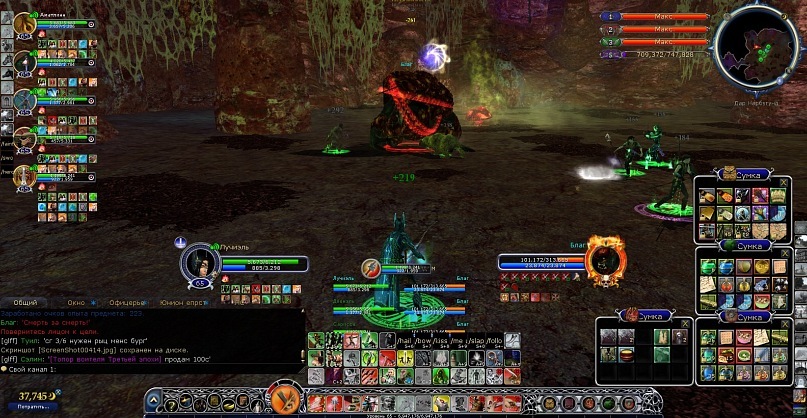Viewport: 807px width, 418px height.
Task: Select fellowship member Амаглола's portrait
Action: click(x=25, y=25)
